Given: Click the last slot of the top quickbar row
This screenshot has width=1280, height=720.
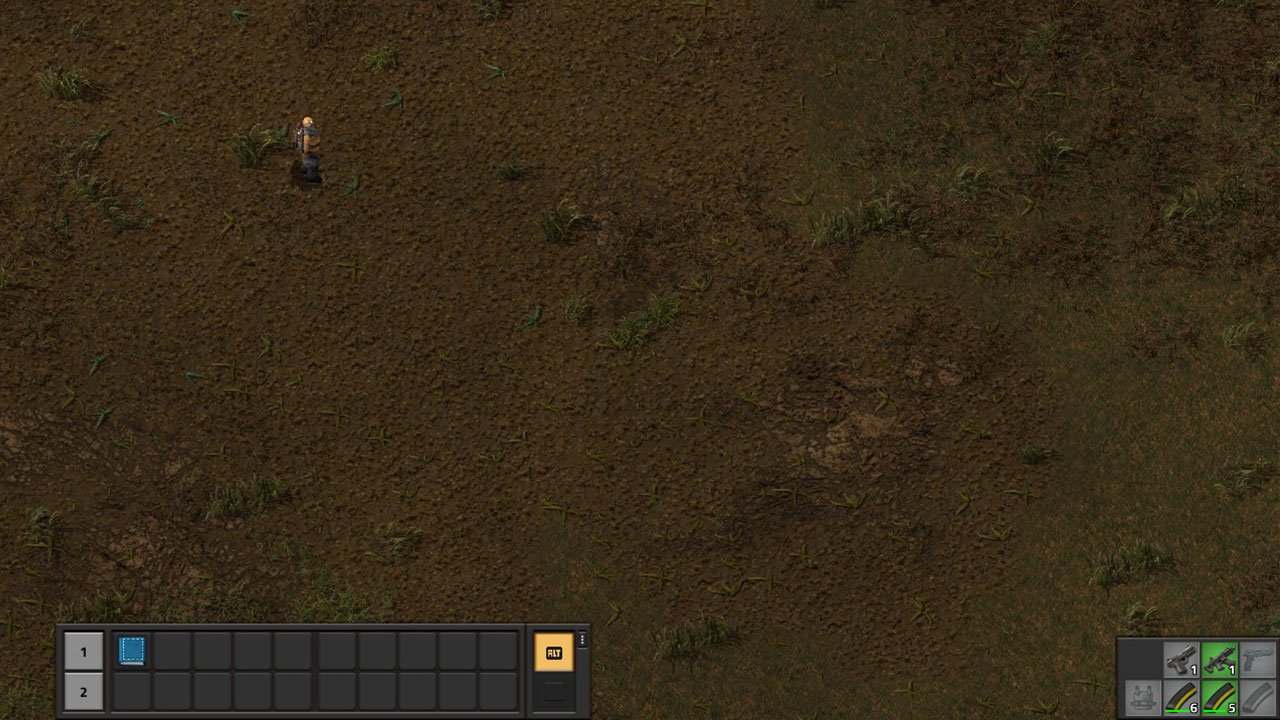Looking at the screenshot, I should pyautogui.click(x=499, y=651).
